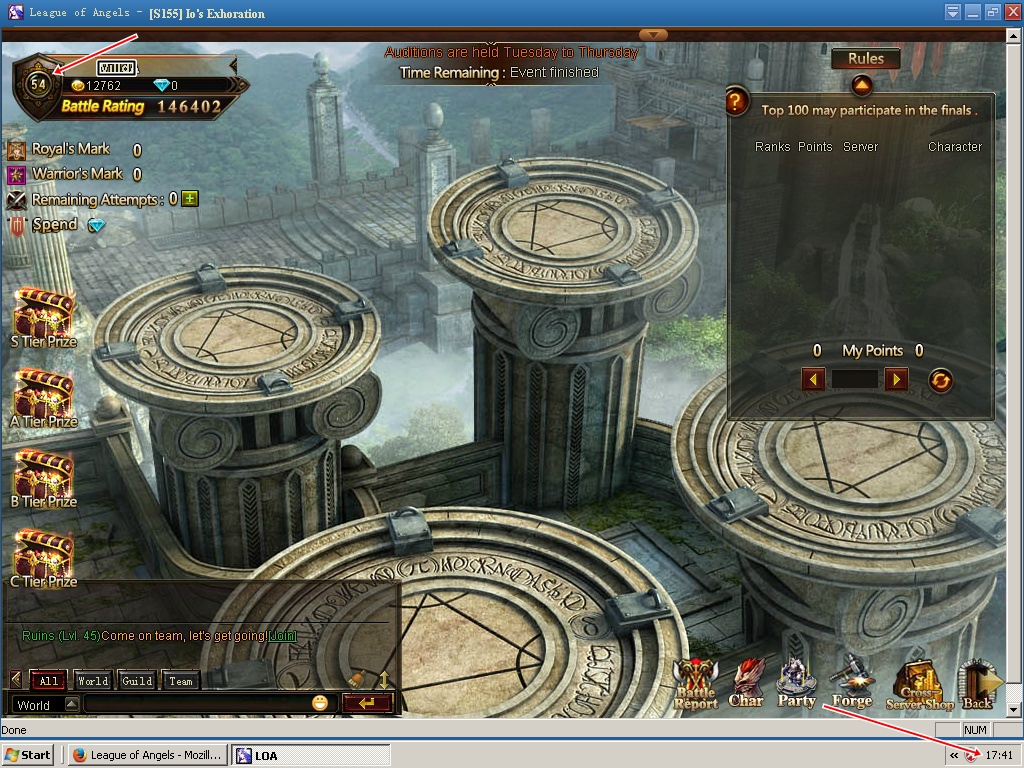Image resolution: width=1024 pixels, height=768 pixels.
Task: Close the game window
Action: (1011, 12)
